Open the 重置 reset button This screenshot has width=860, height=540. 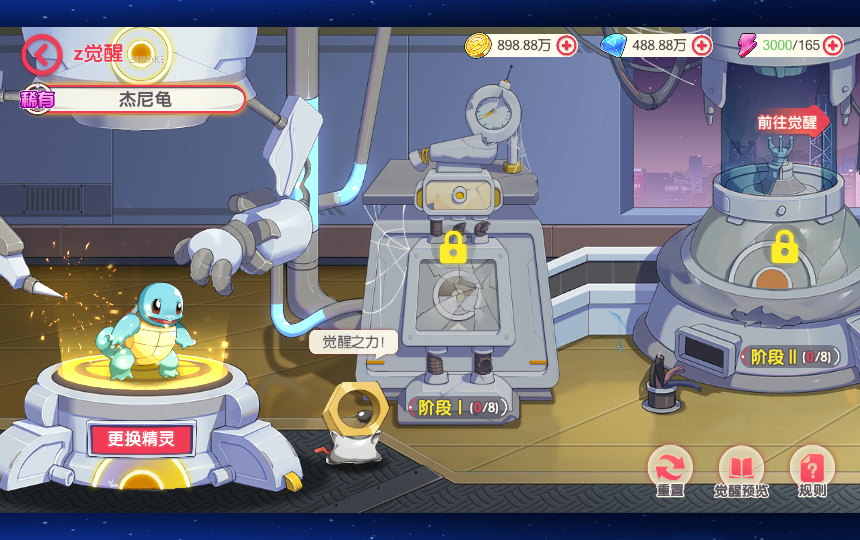tap(670, 470)
